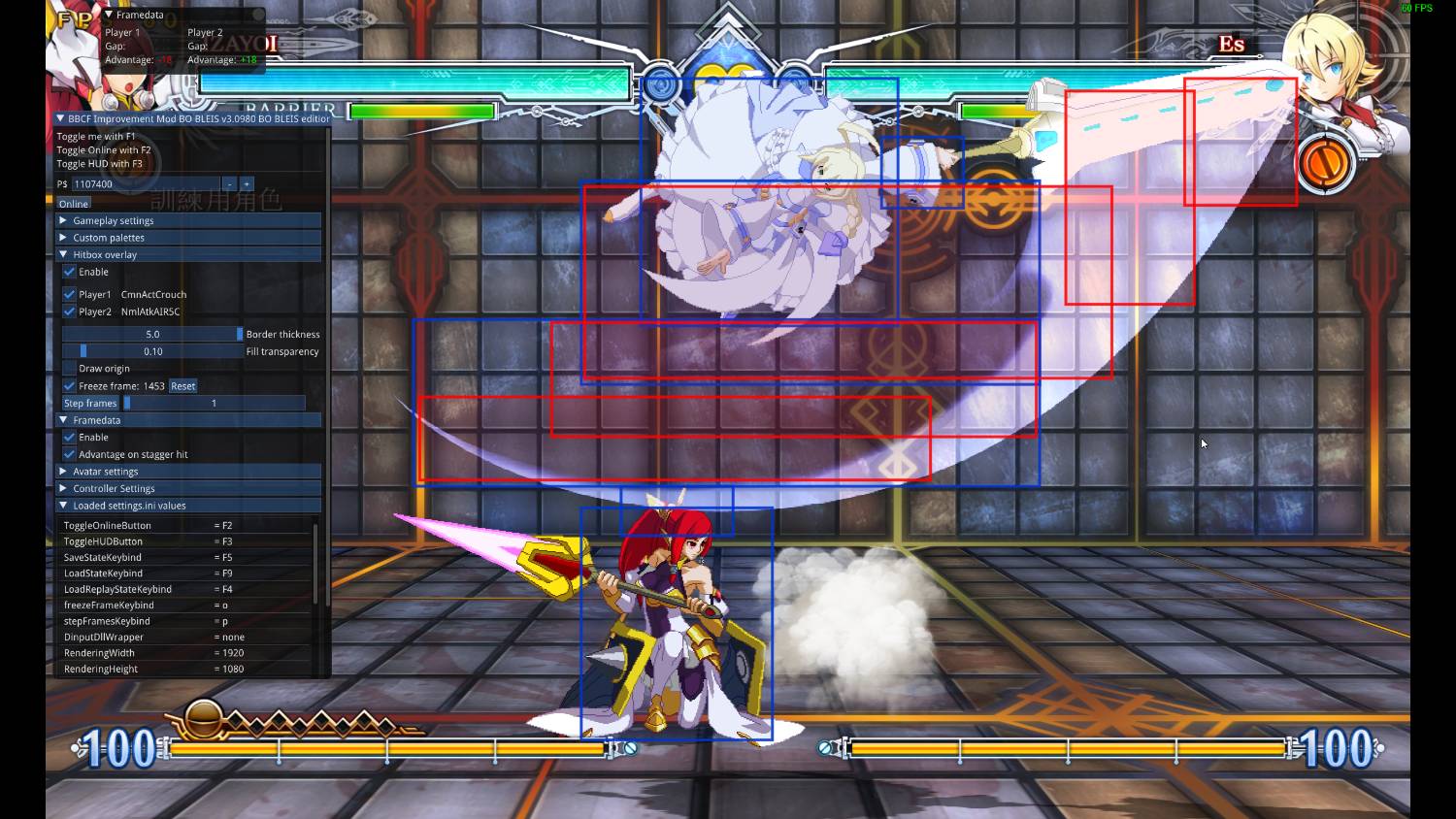Click the Step frames button

coord(89,403)
